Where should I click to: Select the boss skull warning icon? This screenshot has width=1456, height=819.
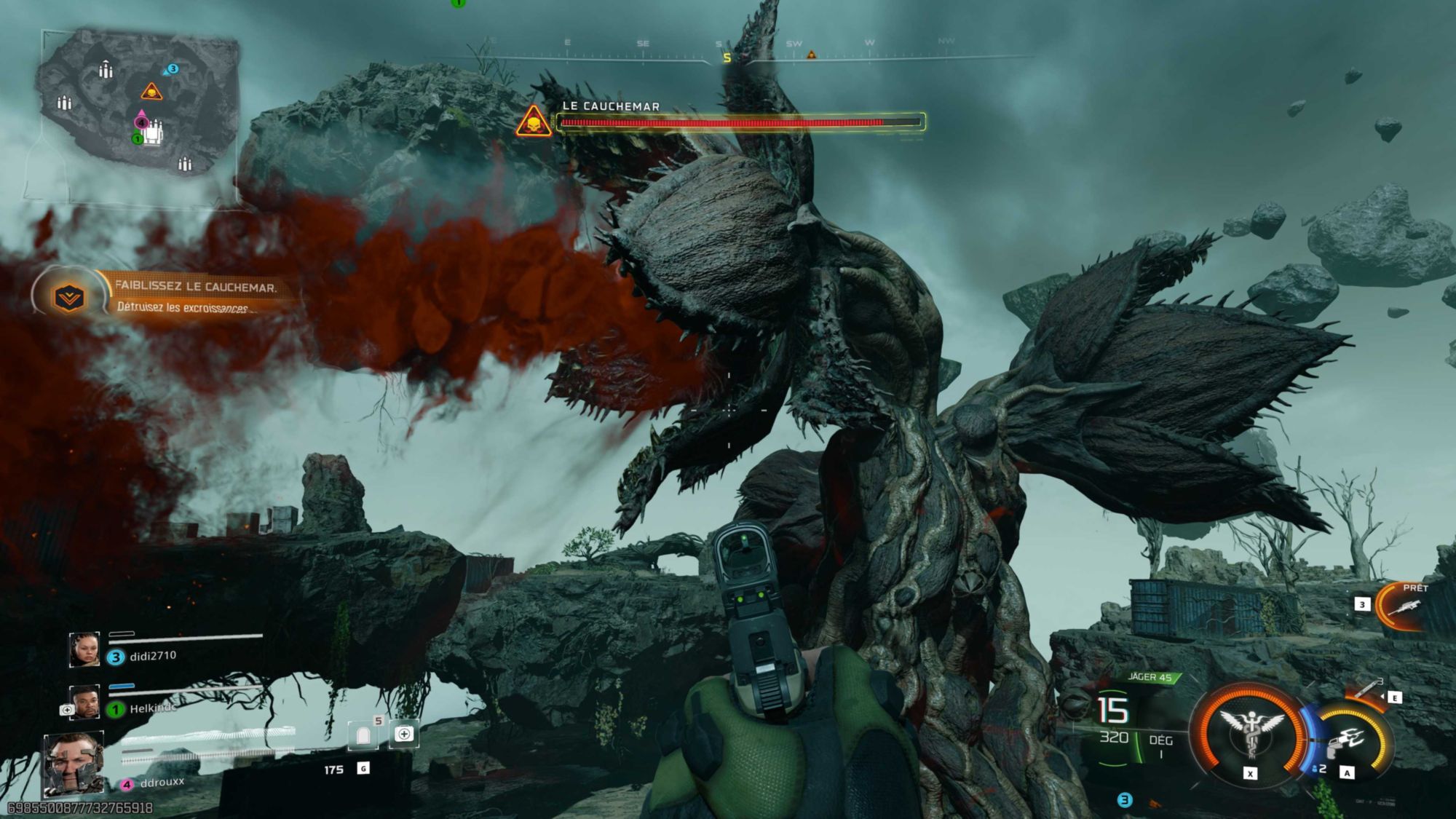tap(534, 122)
